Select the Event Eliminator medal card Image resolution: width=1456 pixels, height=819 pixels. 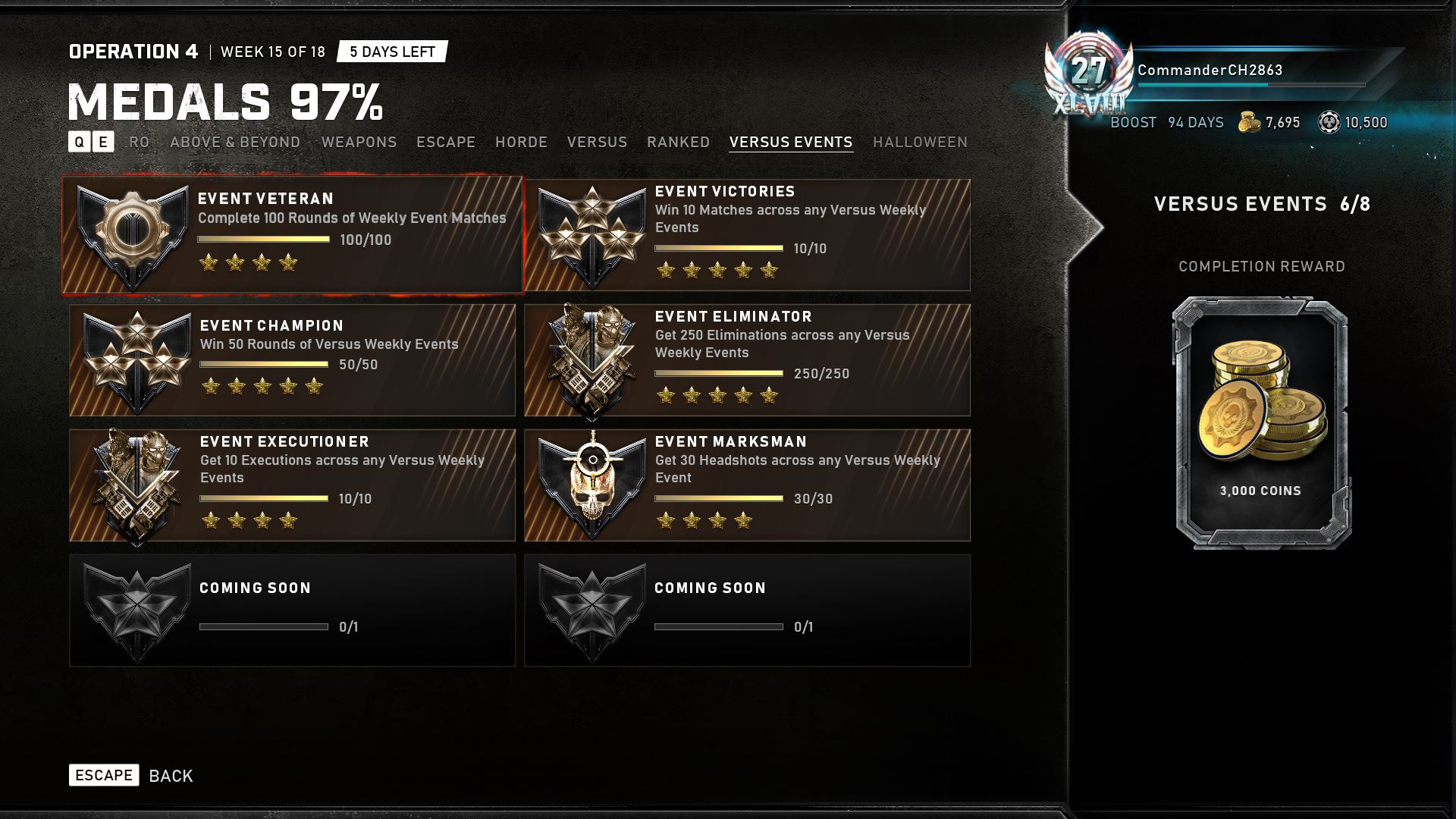coord(747,360)
